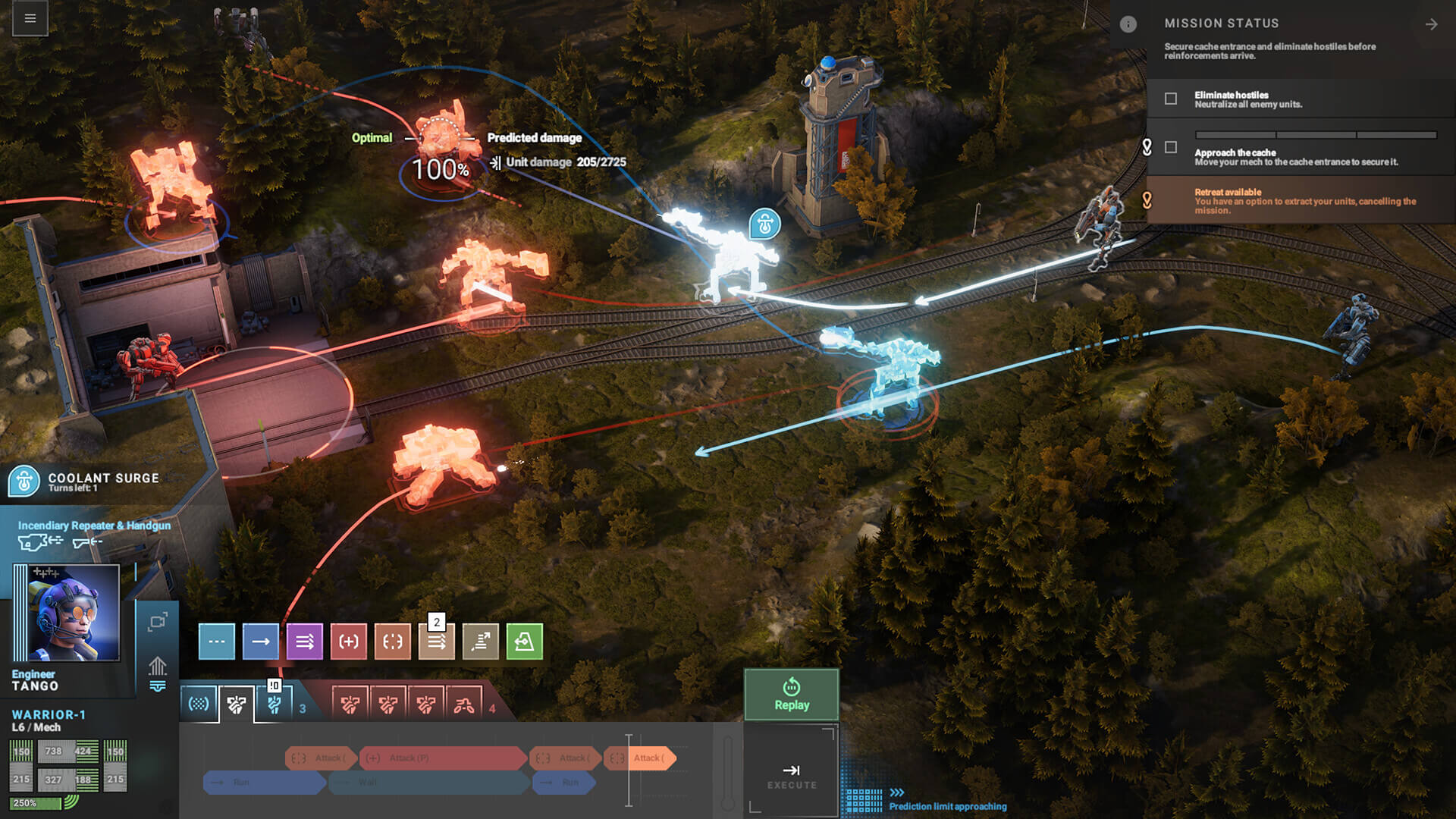Select the Coolant Surge status icon
Viewport: 1456px width, 819px height.
coord(24,482)
